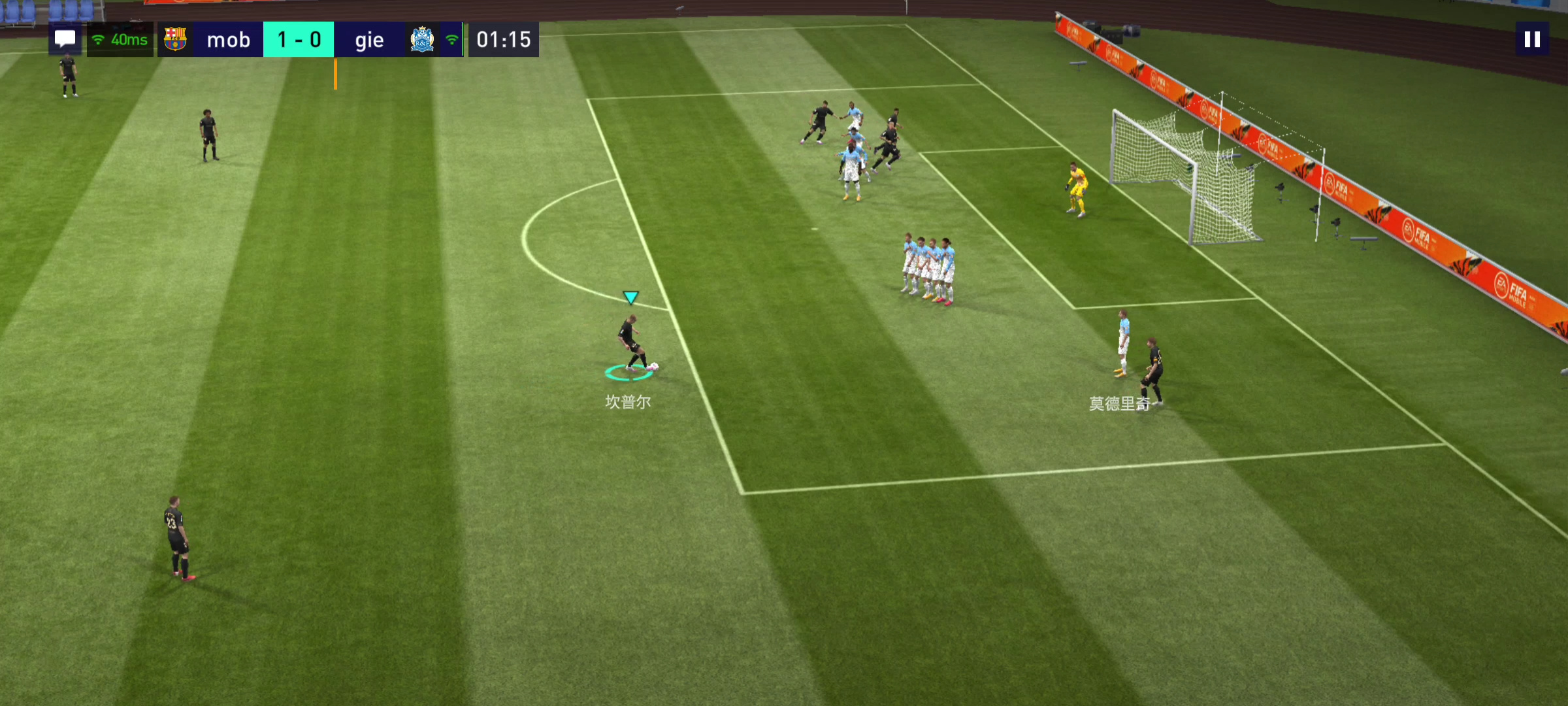Click the Wi-Fi signal icon beside the R&F crest
The image size is (1568, 706).
[x=451, y=39]
